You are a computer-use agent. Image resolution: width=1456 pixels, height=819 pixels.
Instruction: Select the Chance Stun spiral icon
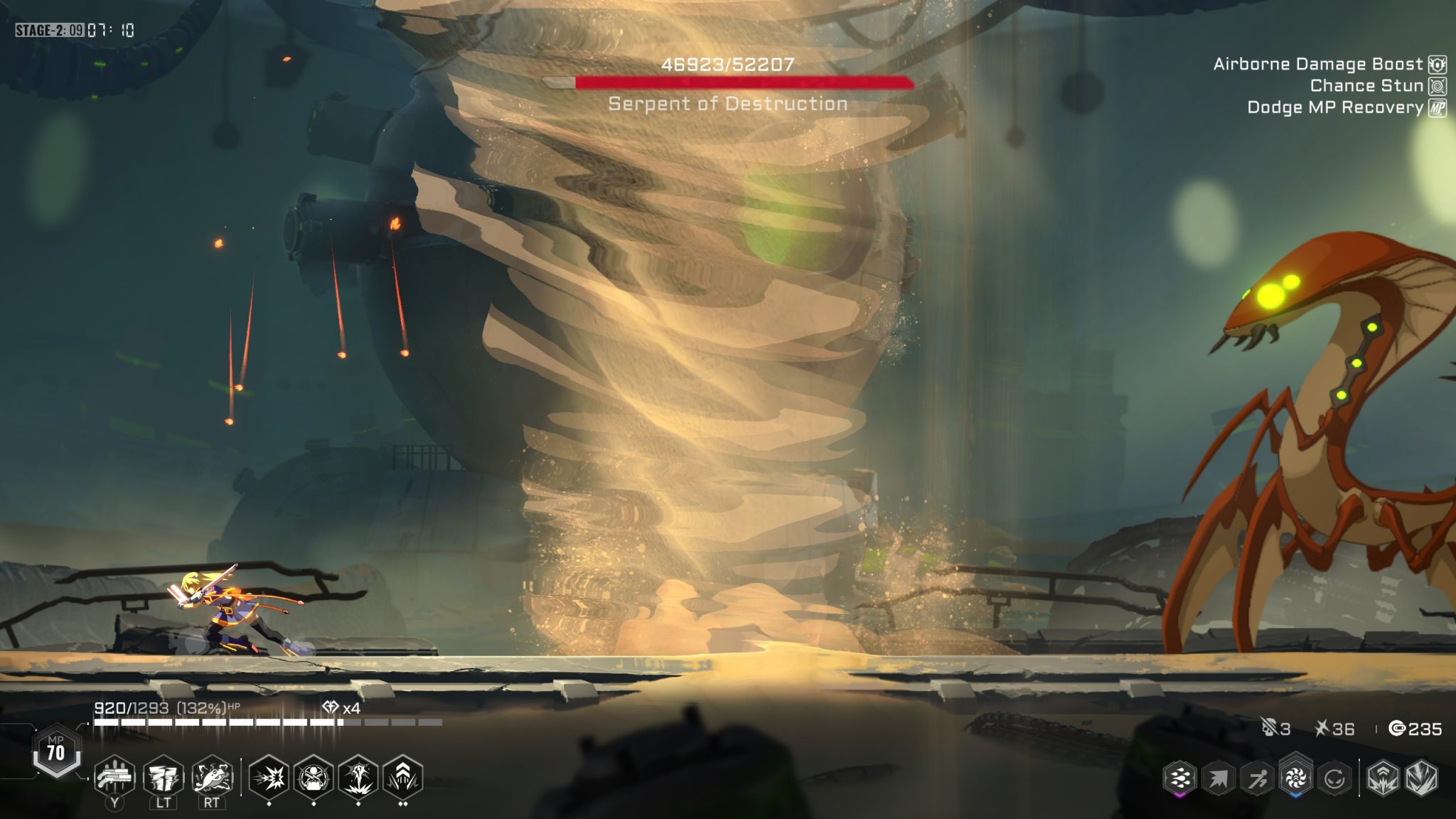(x=1438, y=86)
